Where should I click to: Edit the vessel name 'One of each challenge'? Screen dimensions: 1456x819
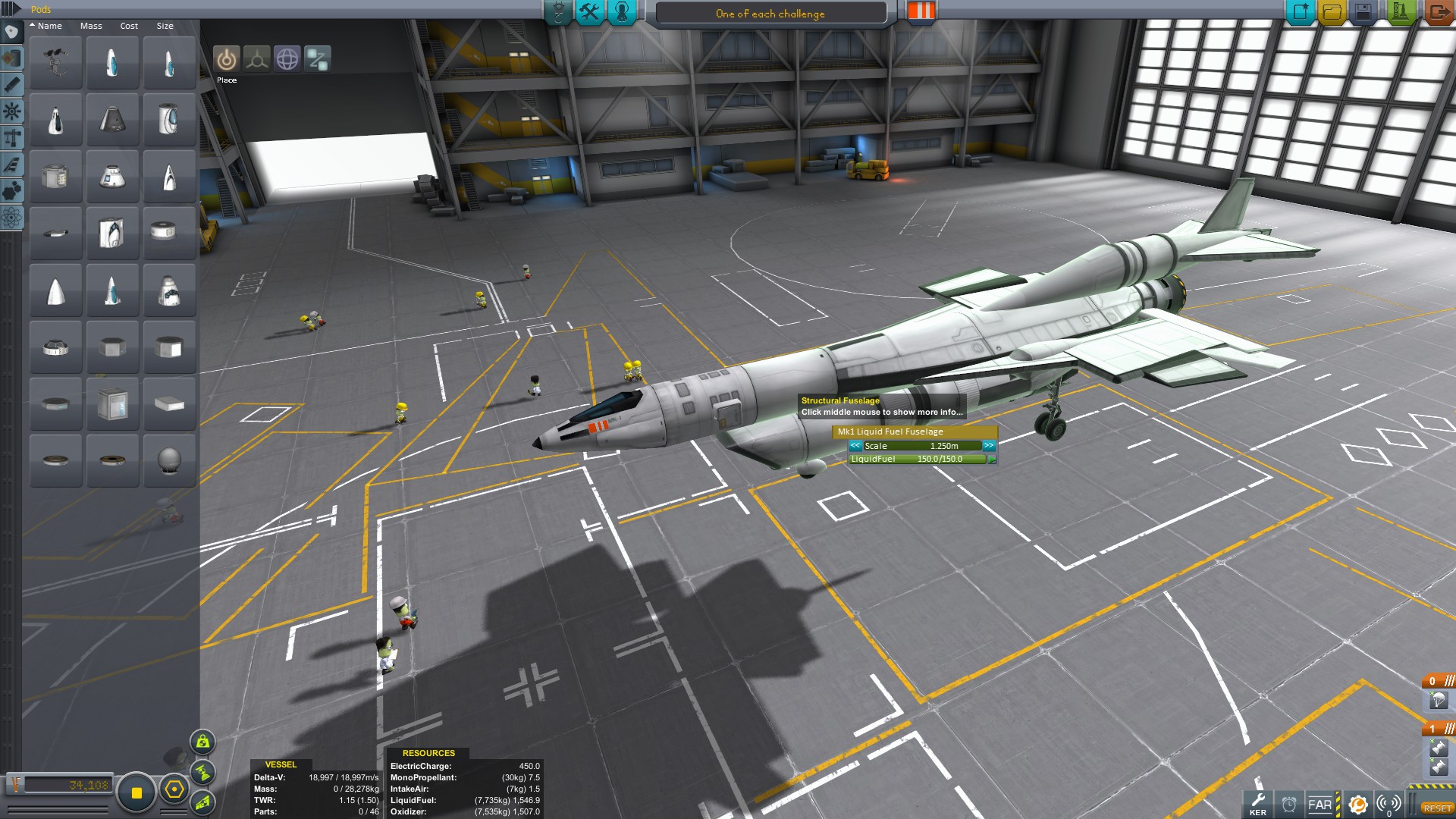770,14
